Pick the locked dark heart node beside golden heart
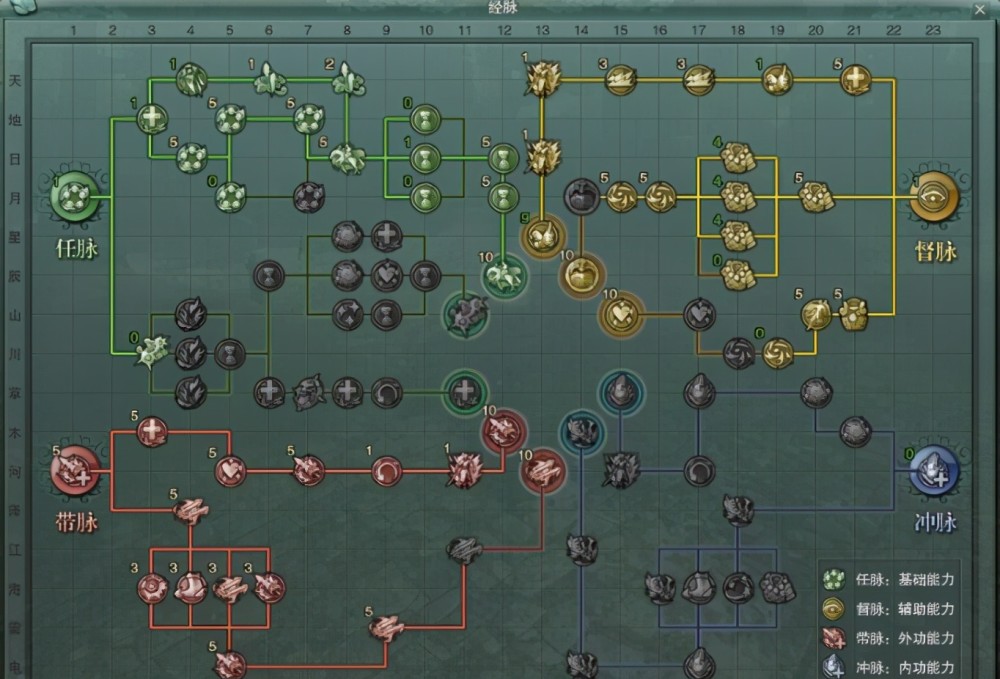1000x679 pixels. (699, 314)
